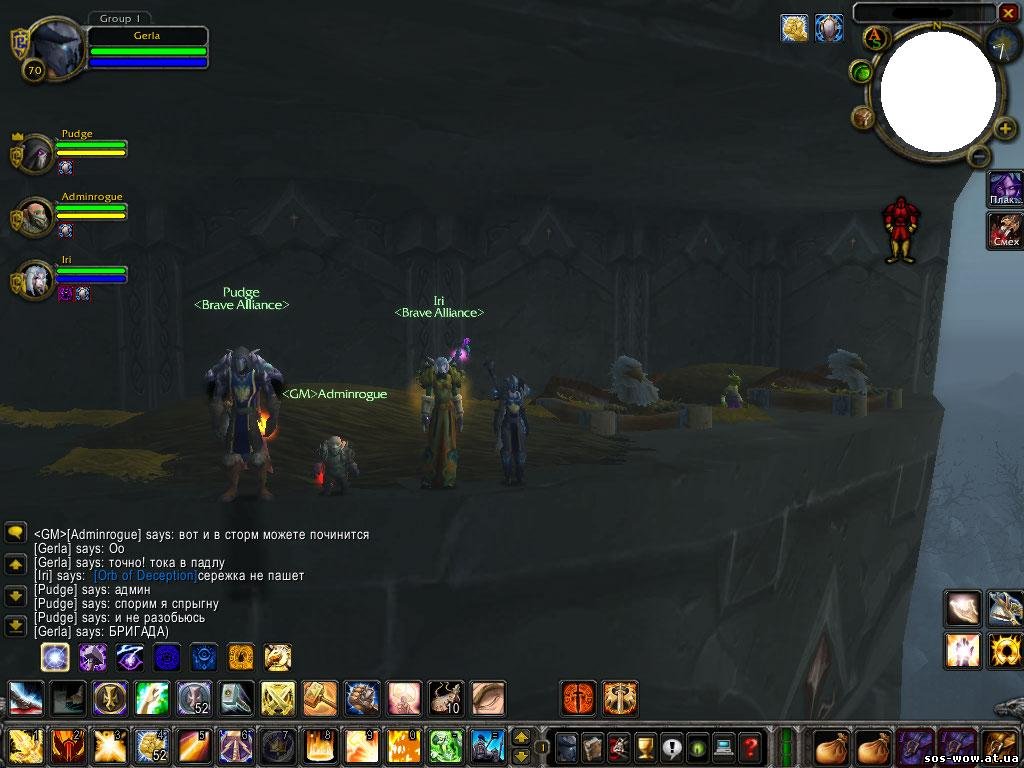Target party member Adminrogue's portrait
Image resolution: width=1024 pixels, height=768 pixels.
pyautogui.click(x=37, y=216)
